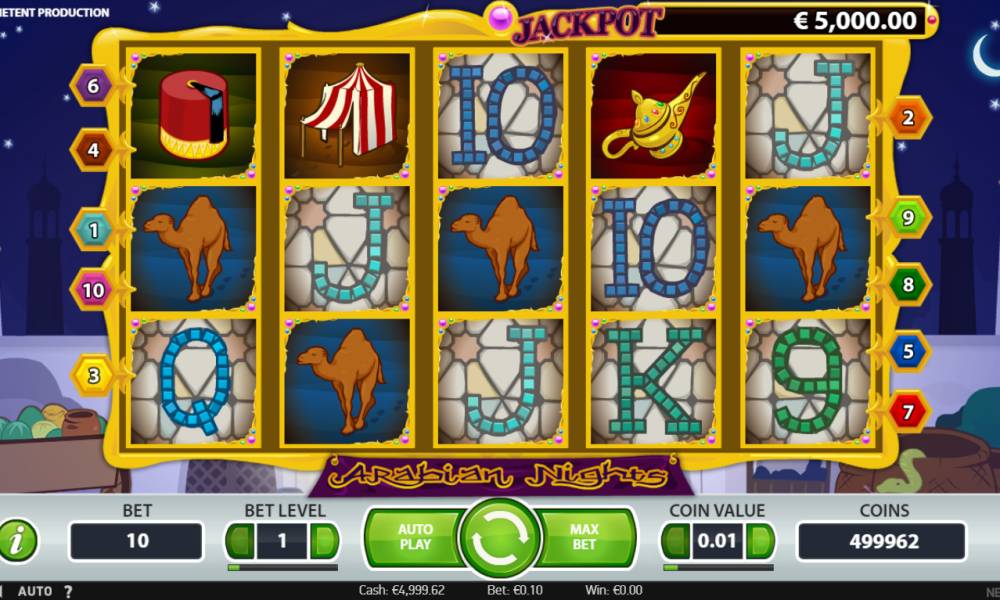This screenshot has height=600, width=1000.
Task: Decrease the Bet Level
Action: tap(240, 541)
